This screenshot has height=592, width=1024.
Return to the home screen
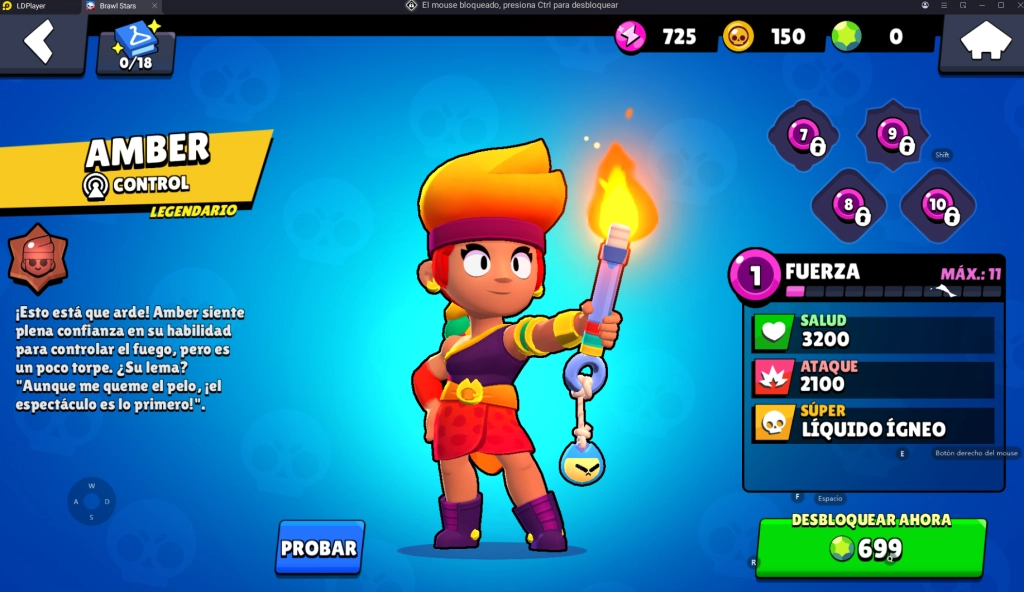[981, 42]
